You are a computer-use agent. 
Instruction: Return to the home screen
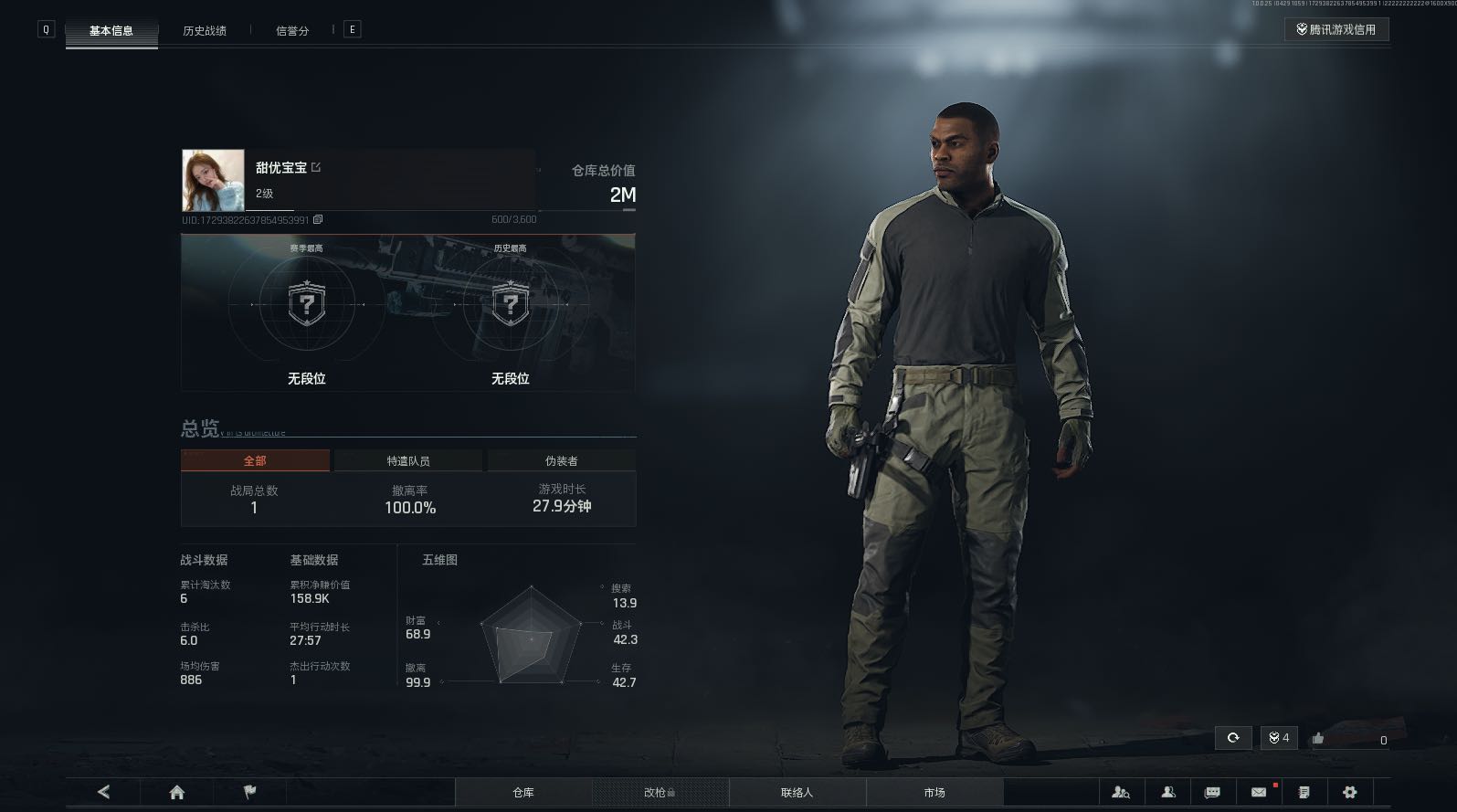[x=177, y=792]
